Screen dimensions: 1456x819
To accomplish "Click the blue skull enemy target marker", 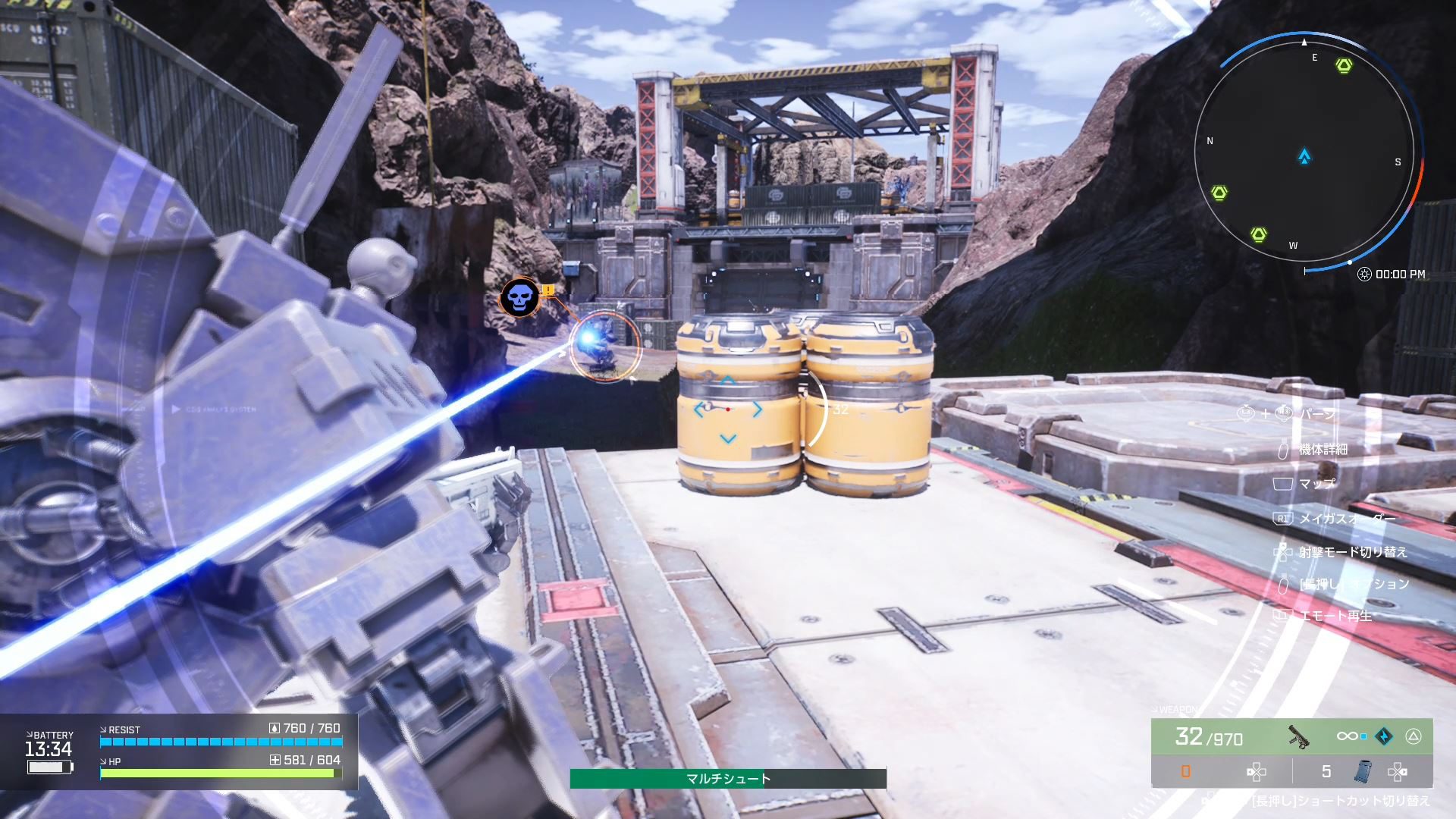I will coord(519,297).
